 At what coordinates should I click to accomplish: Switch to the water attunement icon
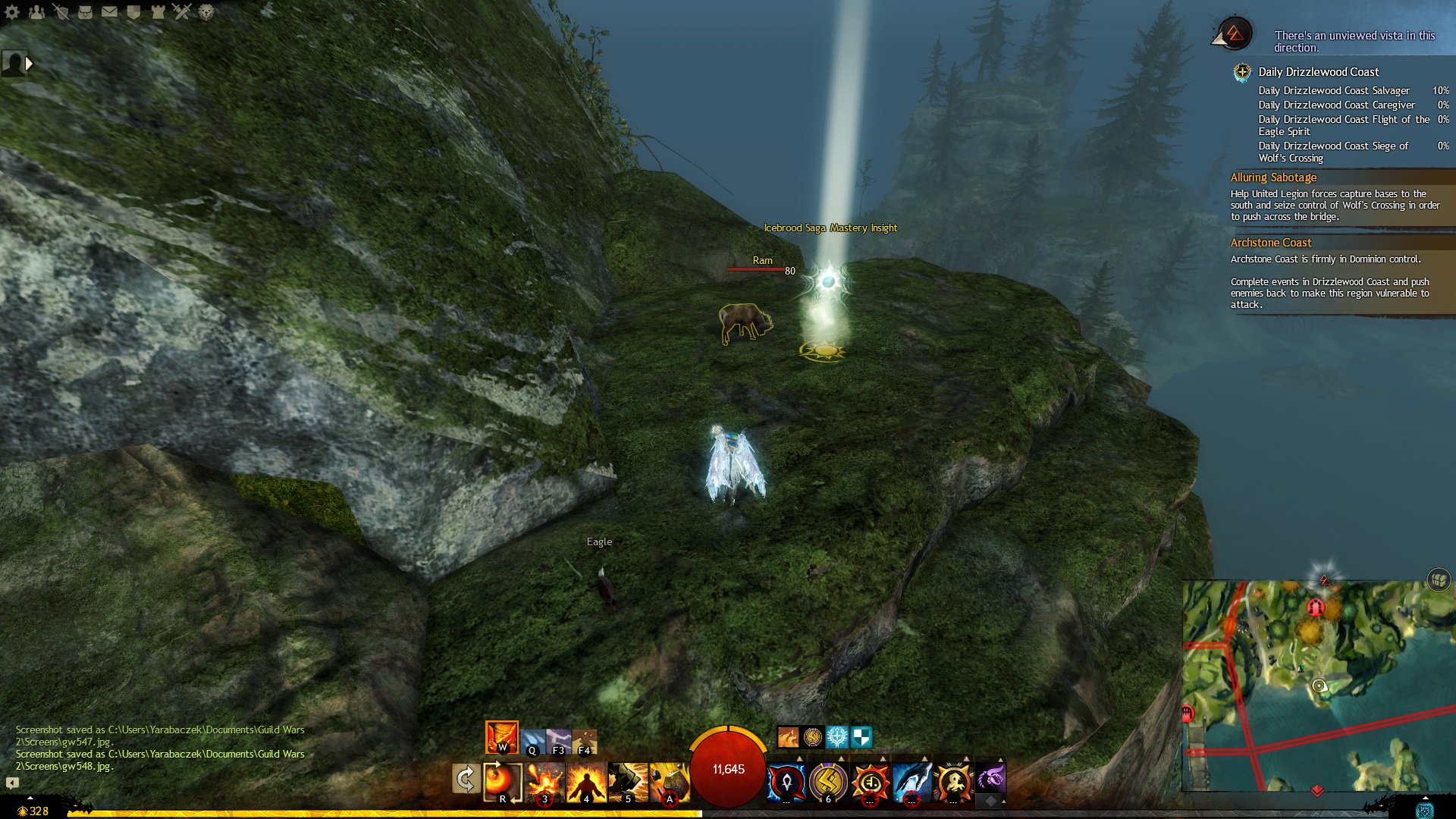[532, 741]
